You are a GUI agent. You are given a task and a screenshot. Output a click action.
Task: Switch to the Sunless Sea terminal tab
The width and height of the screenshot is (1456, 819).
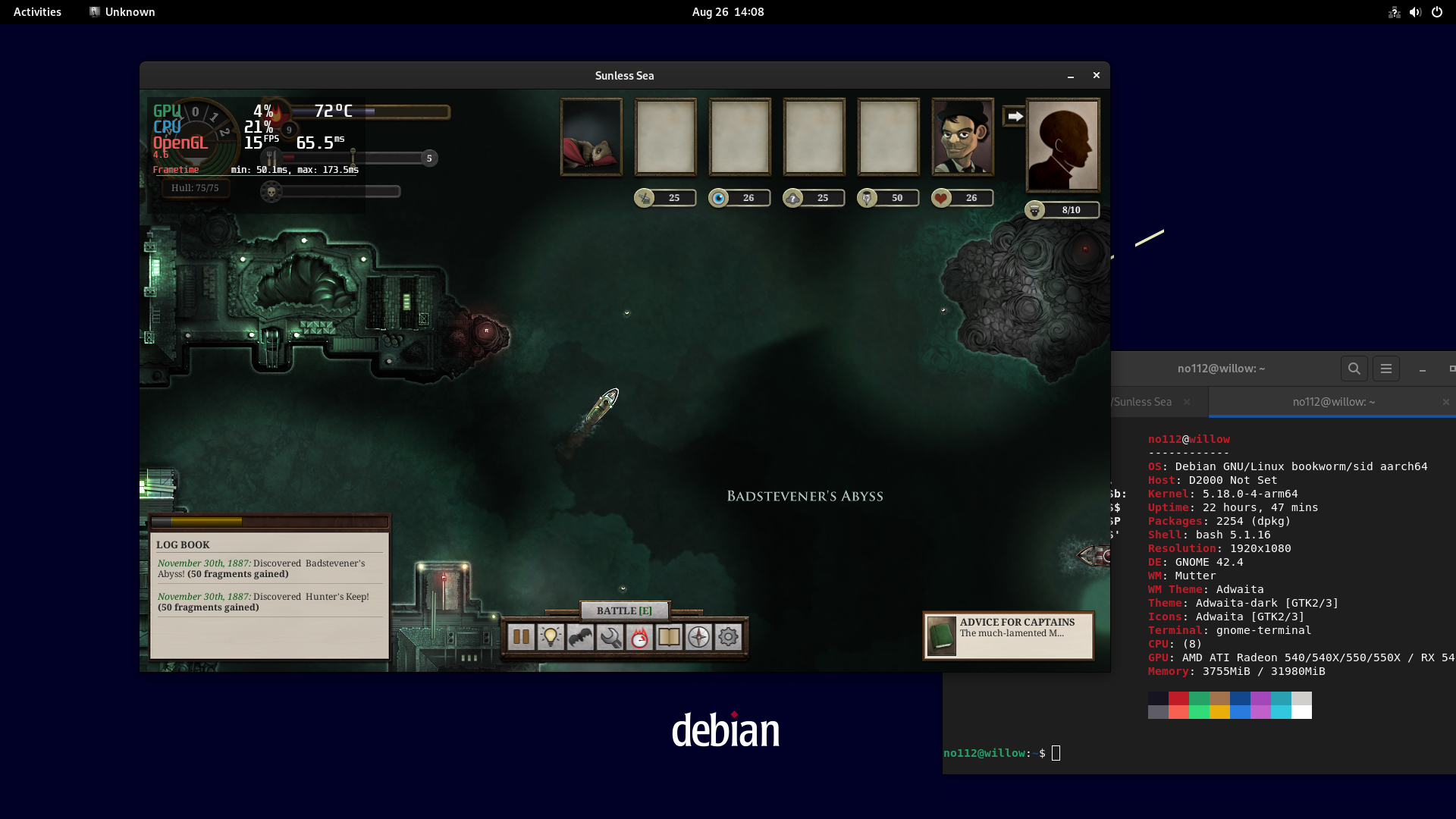pyautogui.click(x=1141, y=402)
